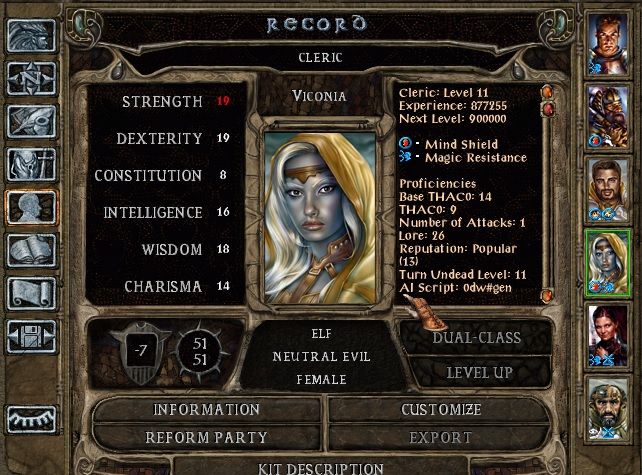
Task: Click the Customize button
Action: [x=441, y=410]
